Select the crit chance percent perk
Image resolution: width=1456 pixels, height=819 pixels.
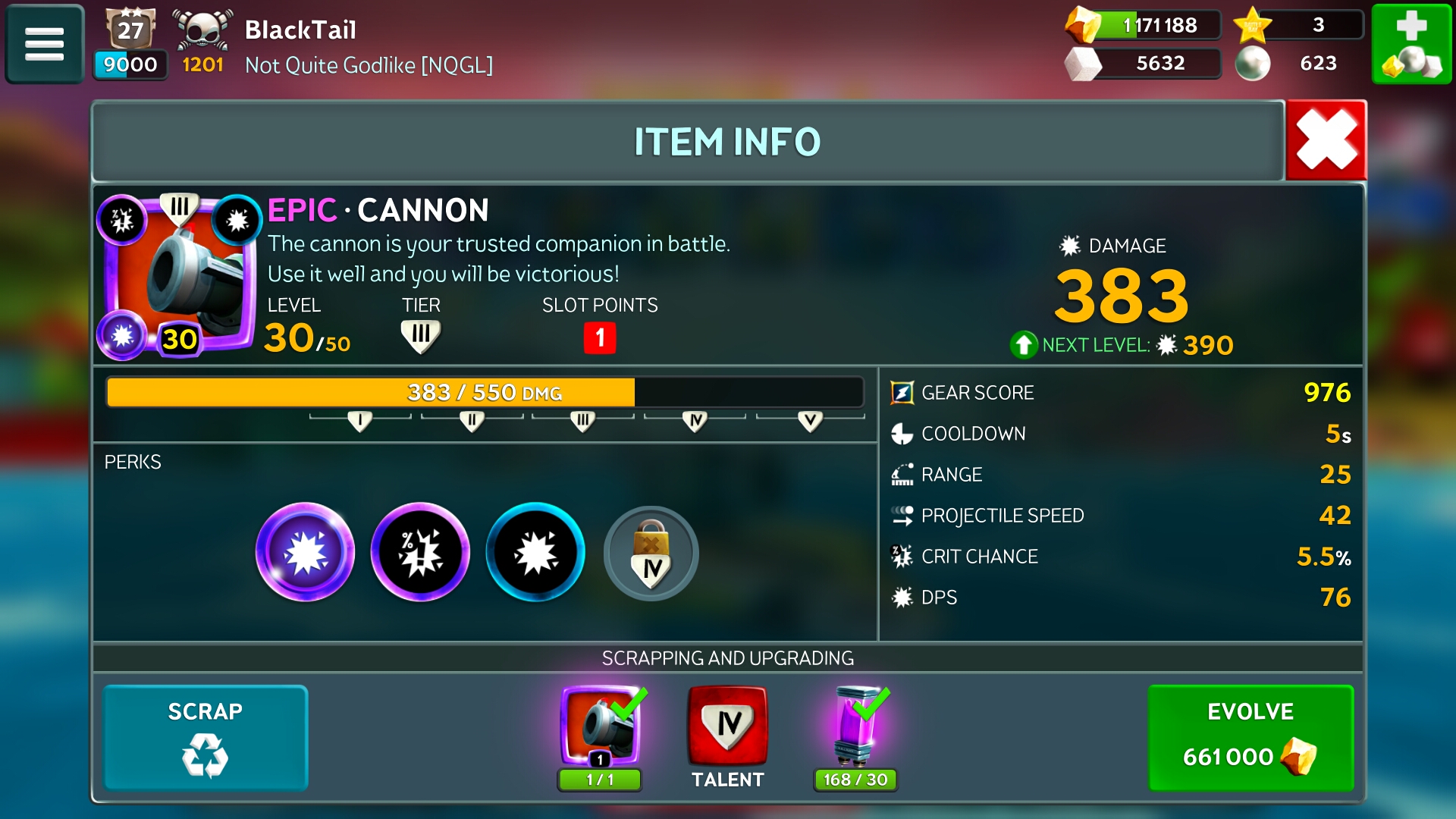pyautogui.click(x=420, y=552)
